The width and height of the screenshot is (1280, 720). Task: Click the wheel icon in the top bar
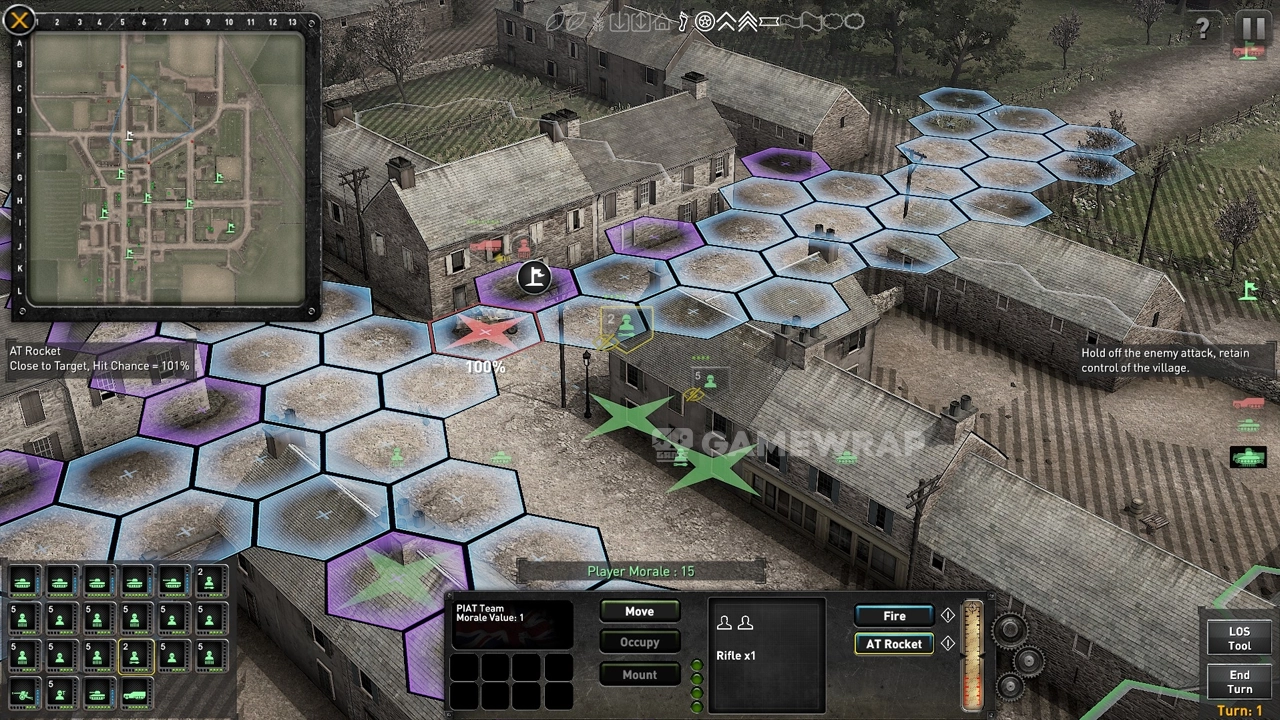(x=705, y=21)
